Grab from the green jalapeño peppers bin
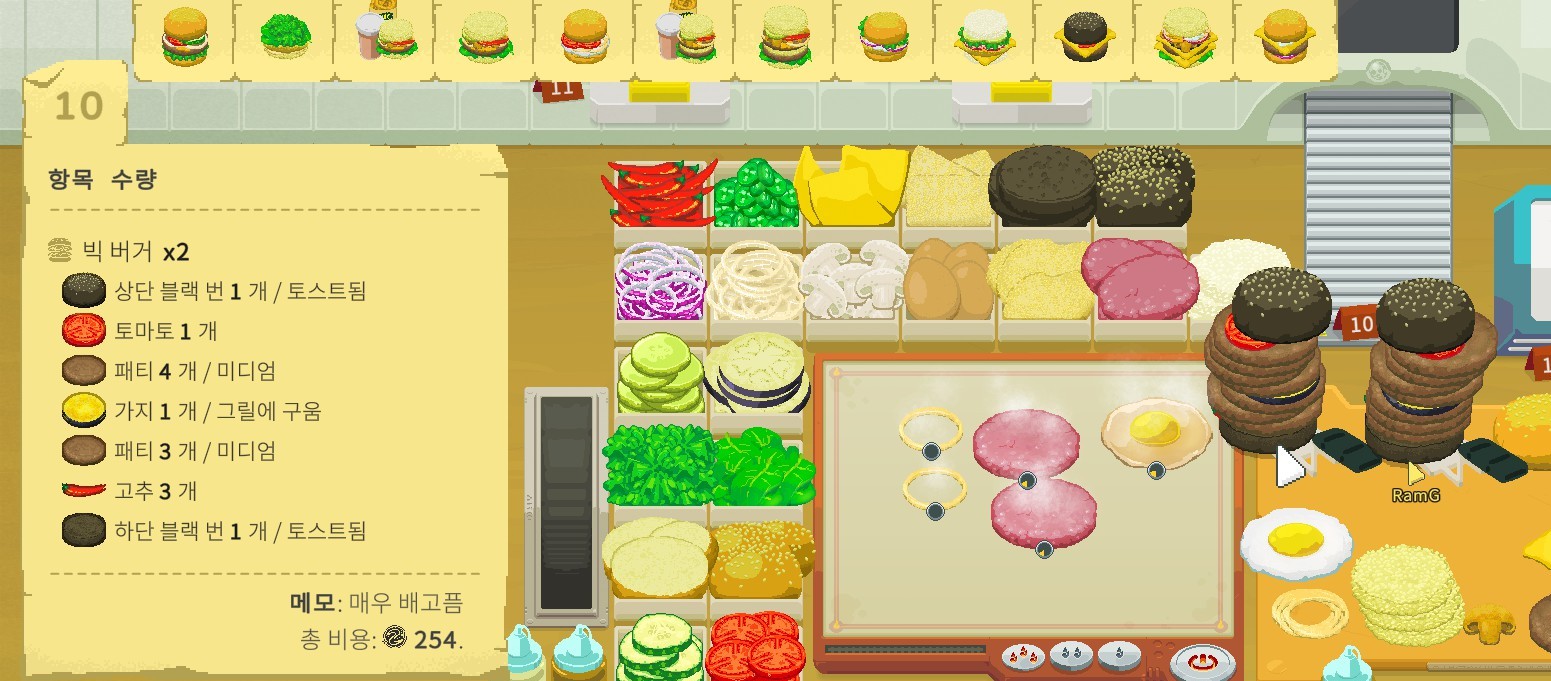Screen dimensions: 1551x681 tap(755, 191)
